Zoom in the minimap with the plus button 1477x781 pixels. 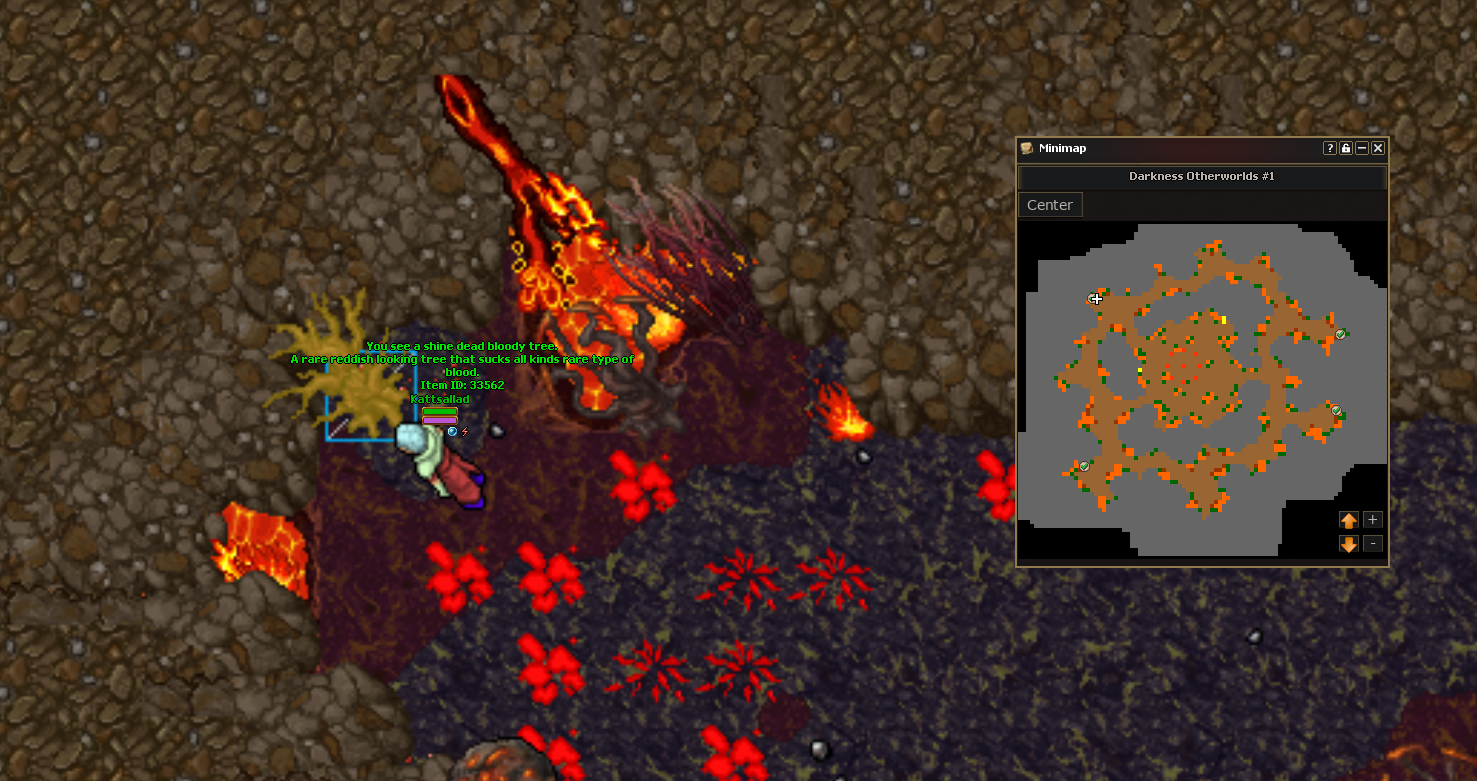pos(1373,520)
